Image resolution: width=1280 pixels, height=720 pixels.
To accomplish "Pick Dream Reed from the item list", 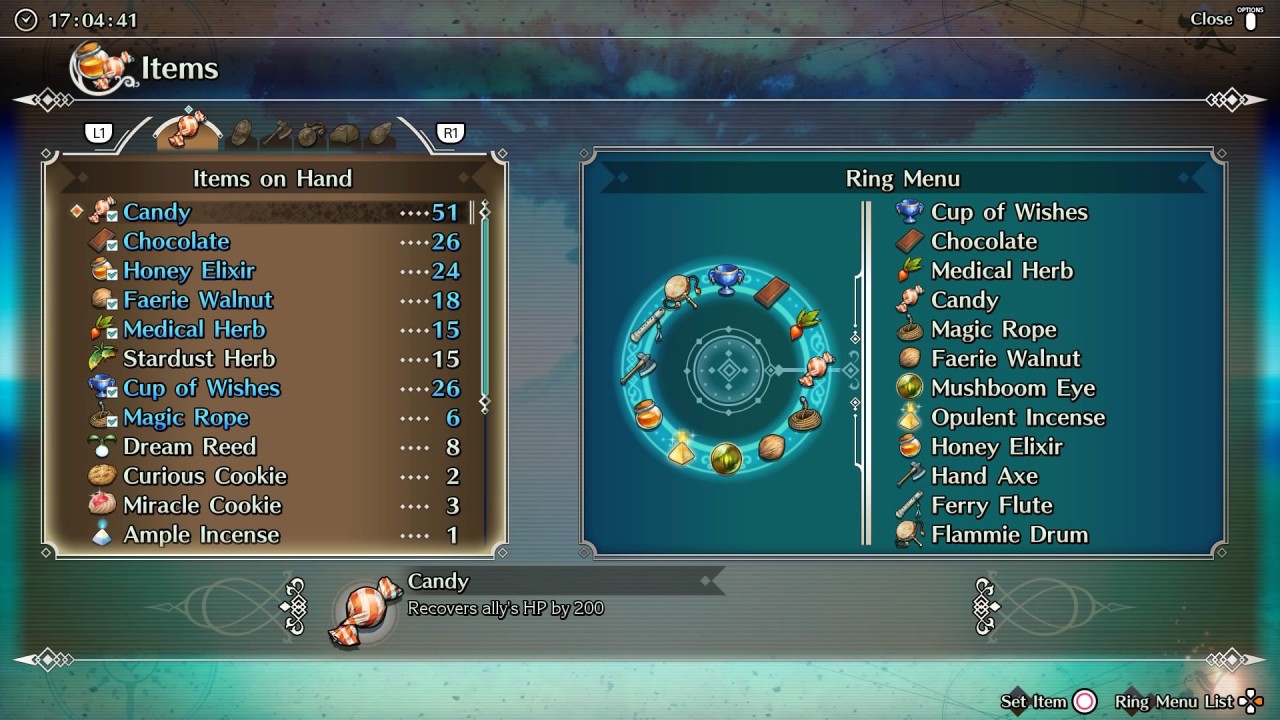I will click(x=189, y=447).
